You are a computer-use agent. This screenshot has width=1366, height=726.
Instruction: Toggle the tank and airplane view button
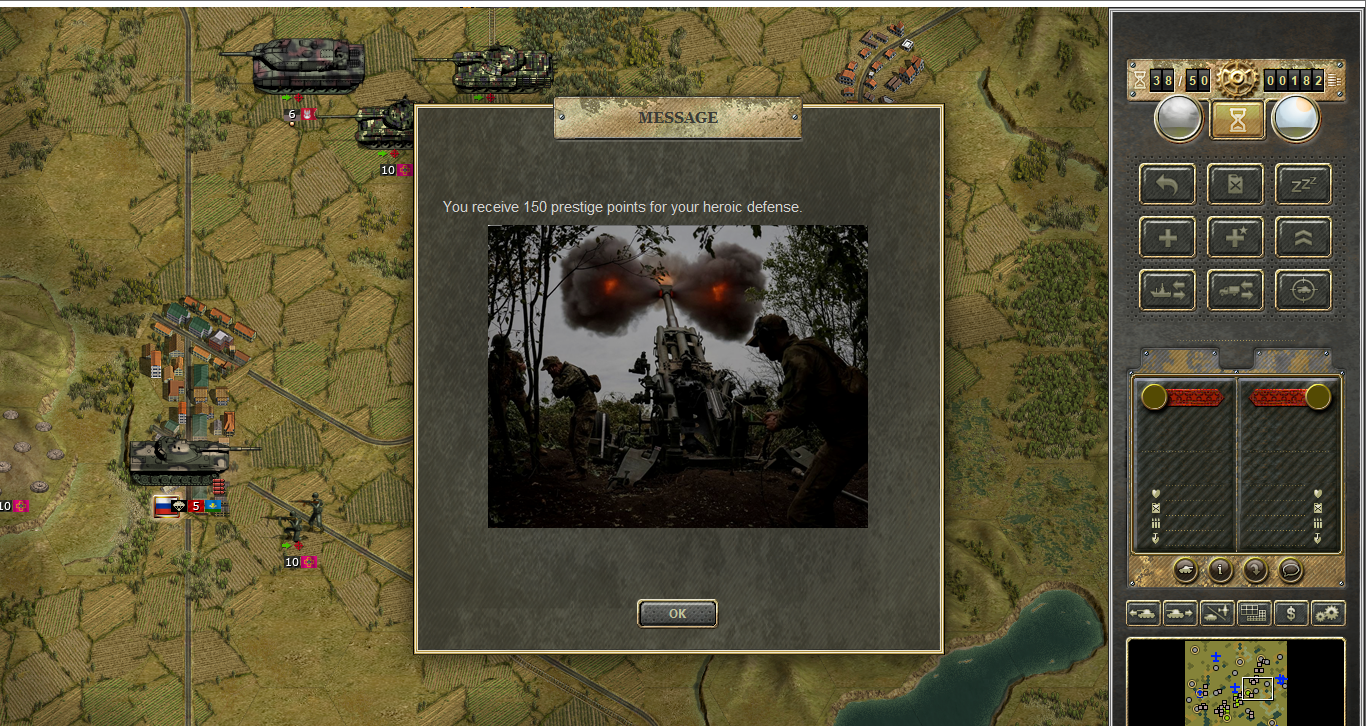pos(1217,613)
